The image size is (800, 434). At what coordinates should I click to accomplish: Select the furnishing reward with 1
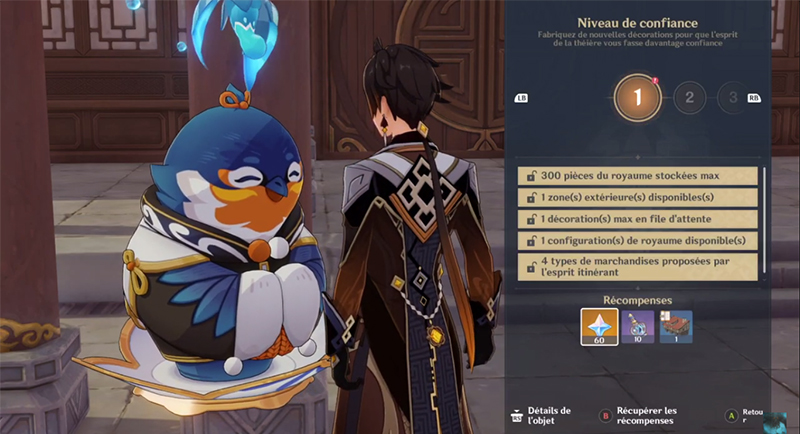coord(675,327)
